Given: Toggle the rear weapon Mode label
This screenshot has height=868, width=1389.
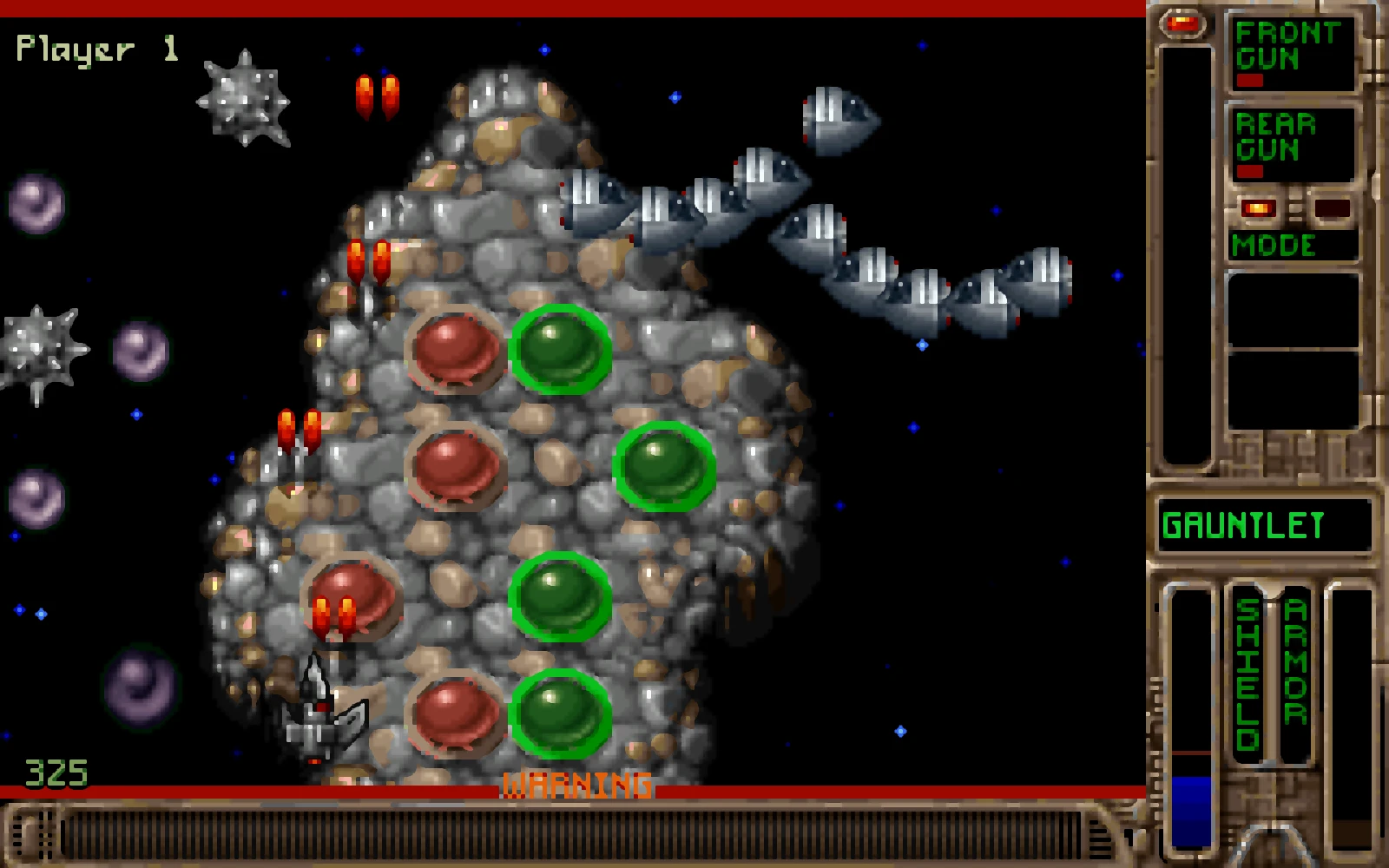Looking at the screenshot, I should (x=1274, y=246).
